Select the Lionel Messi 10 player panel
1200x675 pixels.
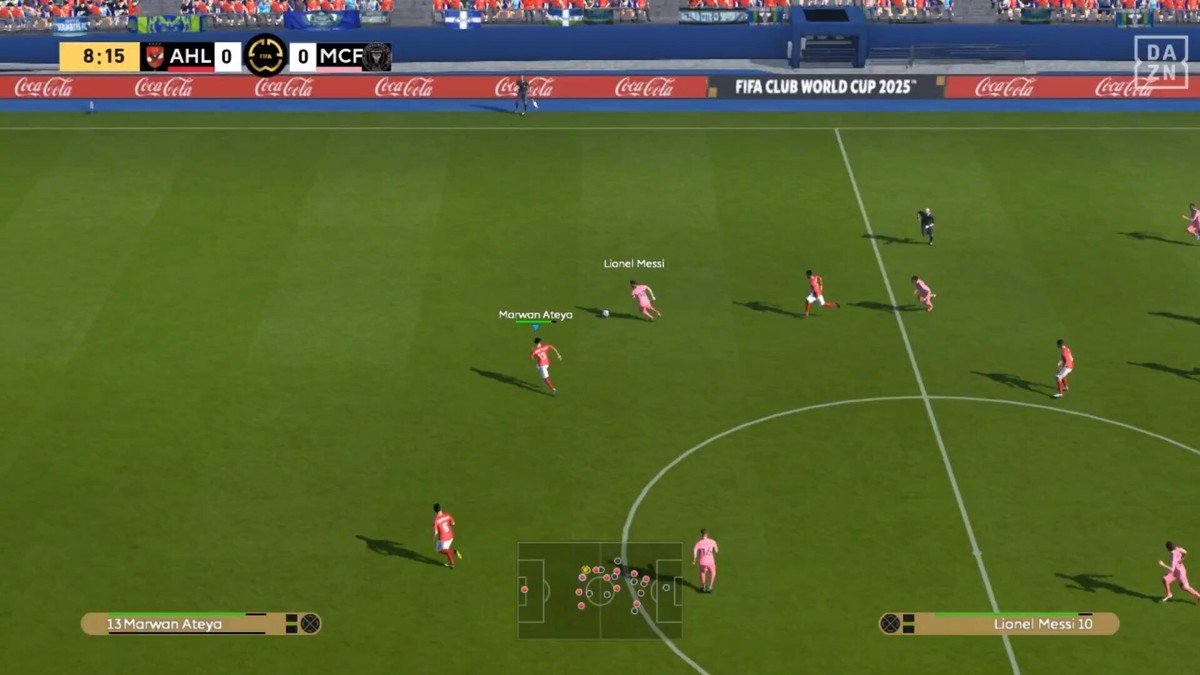[x=999, y=624]
